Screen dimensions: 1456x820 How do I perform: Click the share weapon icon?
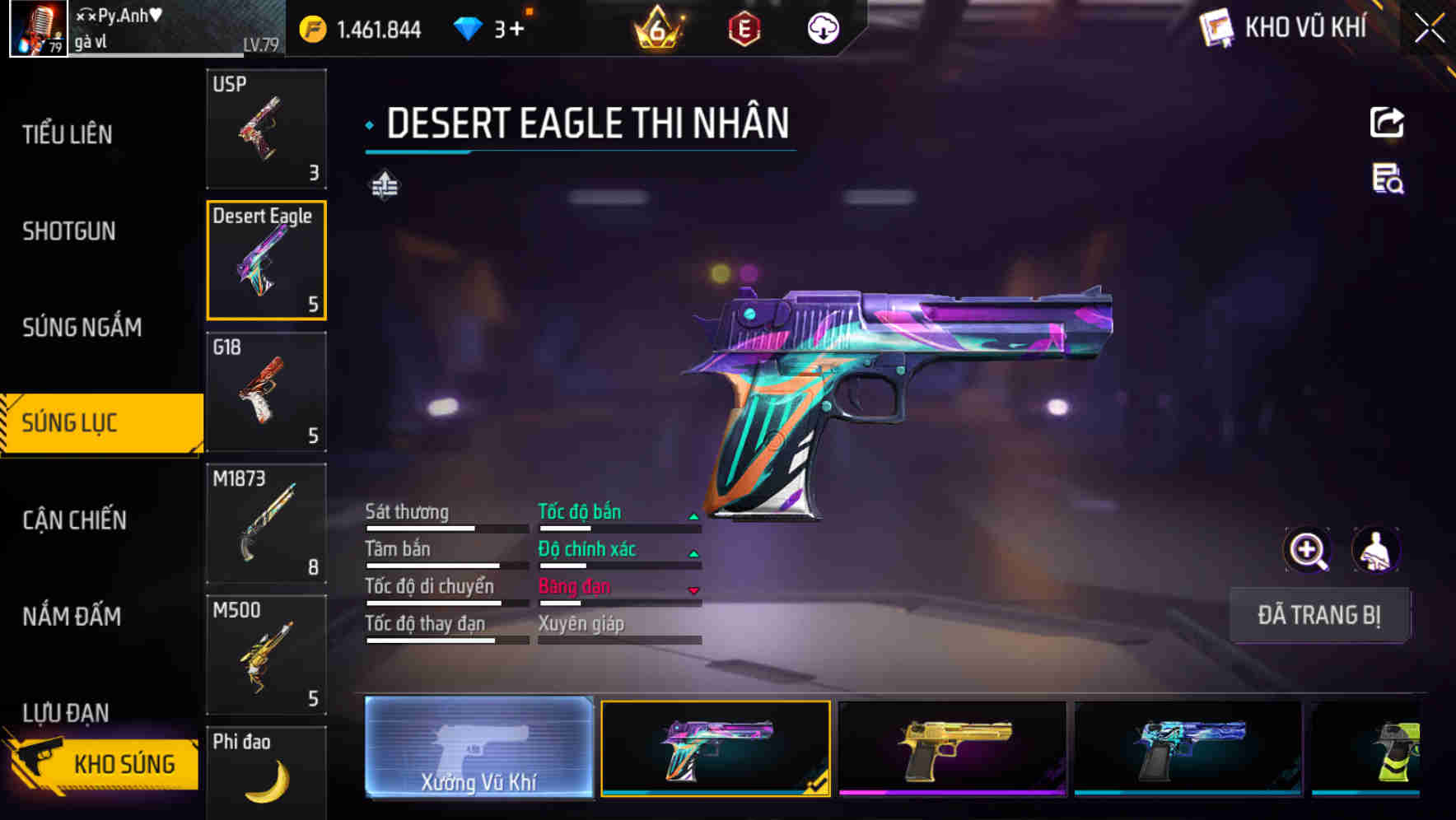coord(1387,122)
